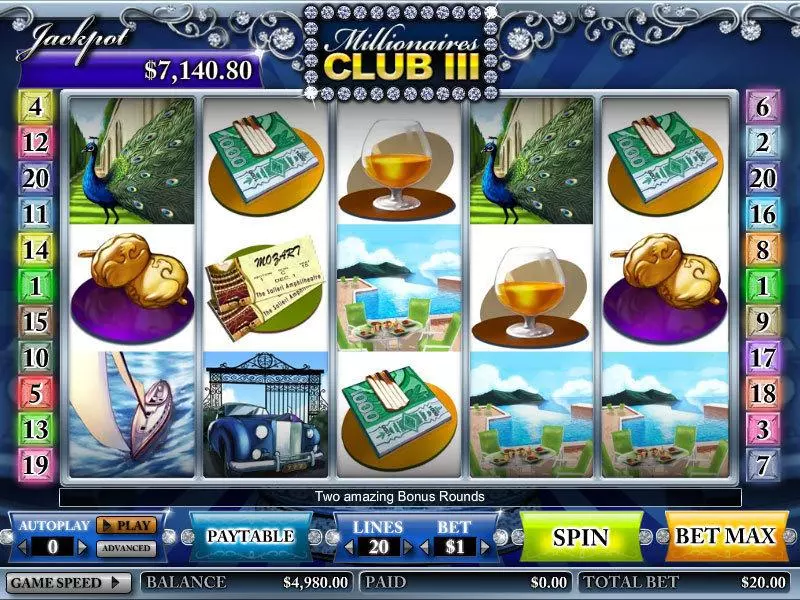Select payline 6 marker
This screenshot has width=800, height=600.
[x=763, y=108]
